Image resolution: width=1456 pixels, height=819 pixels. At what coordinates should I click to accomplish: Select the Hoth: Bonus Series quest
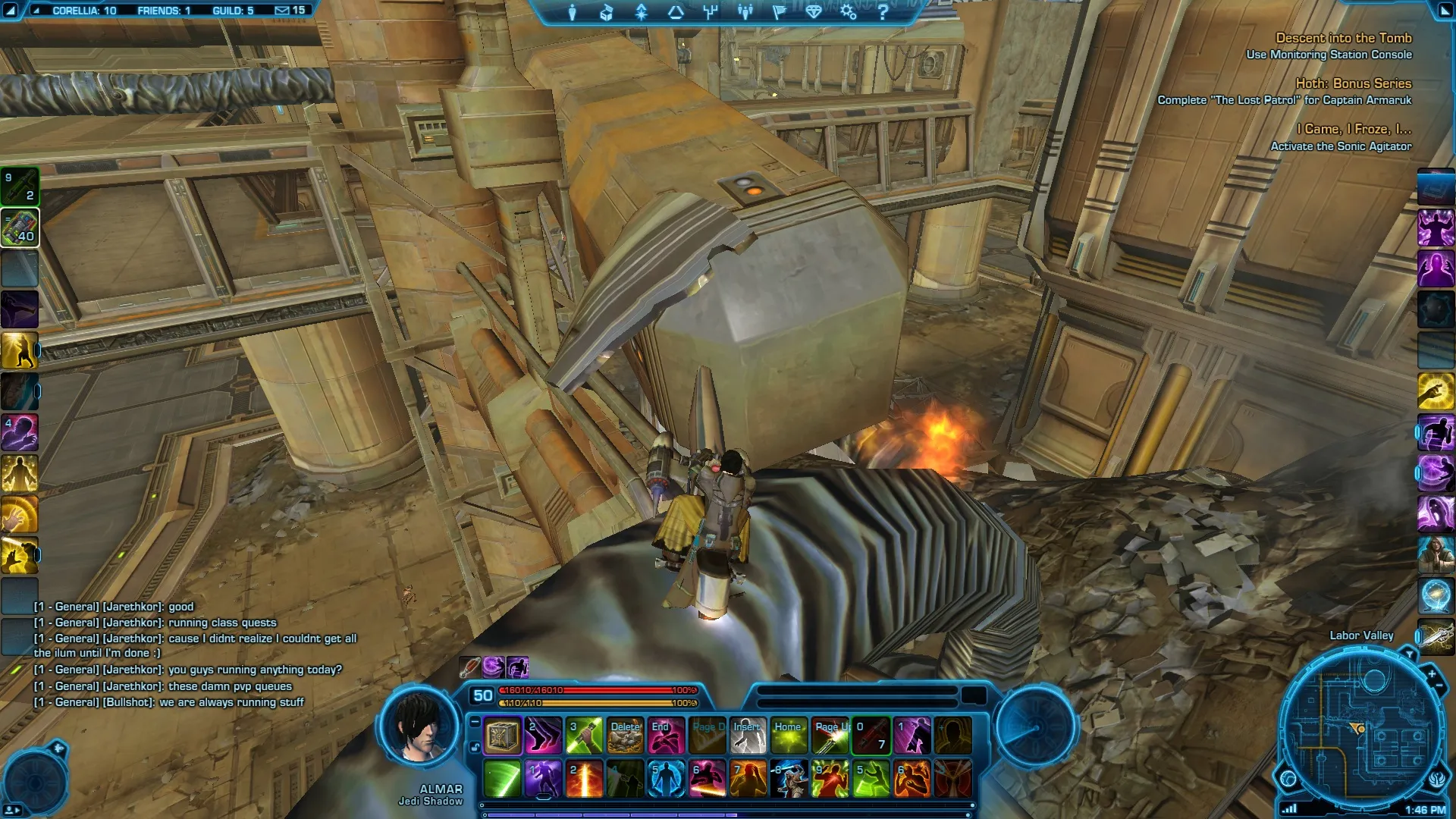pos(1353,83)
